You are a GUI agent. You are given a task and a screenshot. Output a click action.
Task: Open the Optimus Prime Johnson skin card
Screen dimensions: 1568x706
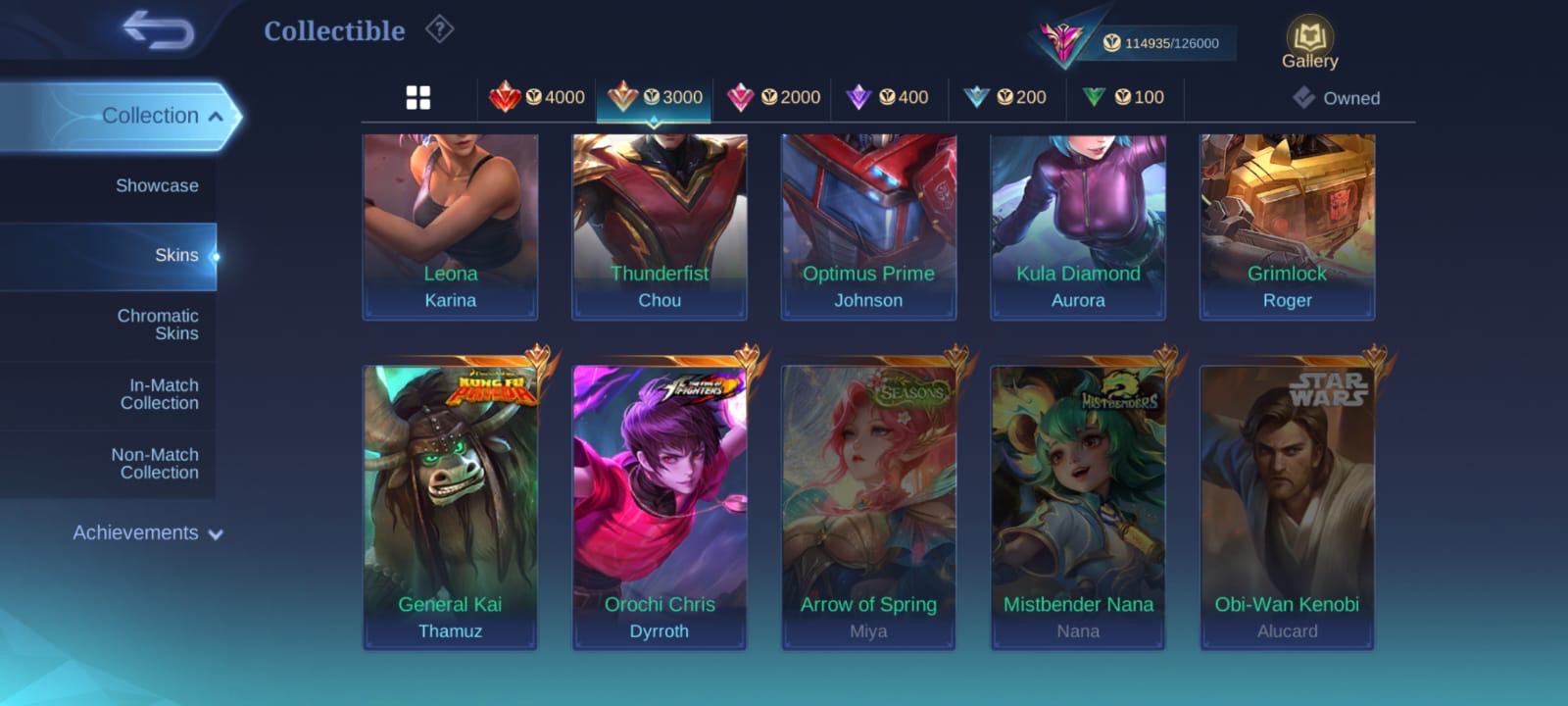868,226
